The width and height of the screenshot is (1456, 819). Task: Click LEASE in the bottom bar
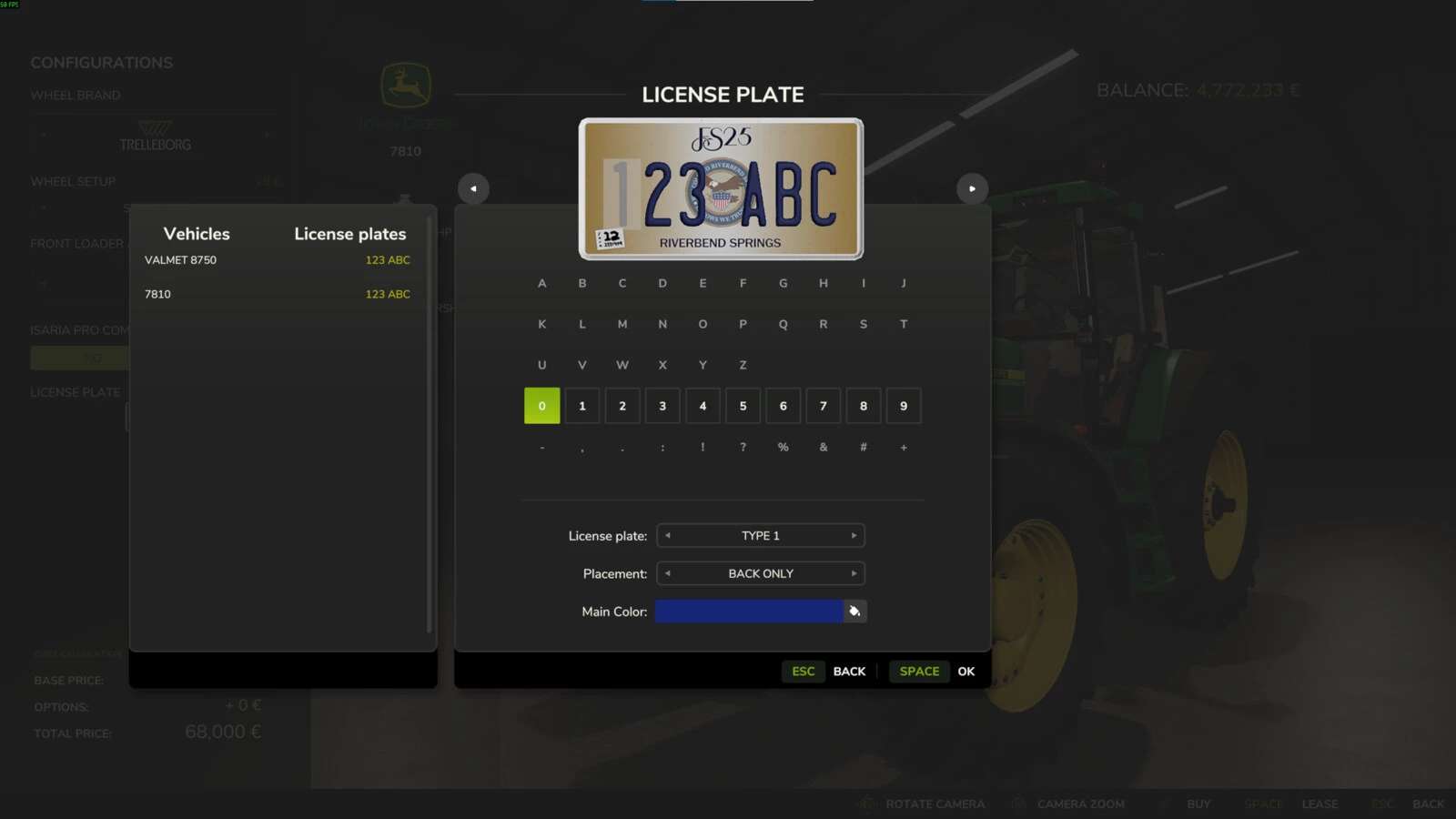tap(1319, 804)
